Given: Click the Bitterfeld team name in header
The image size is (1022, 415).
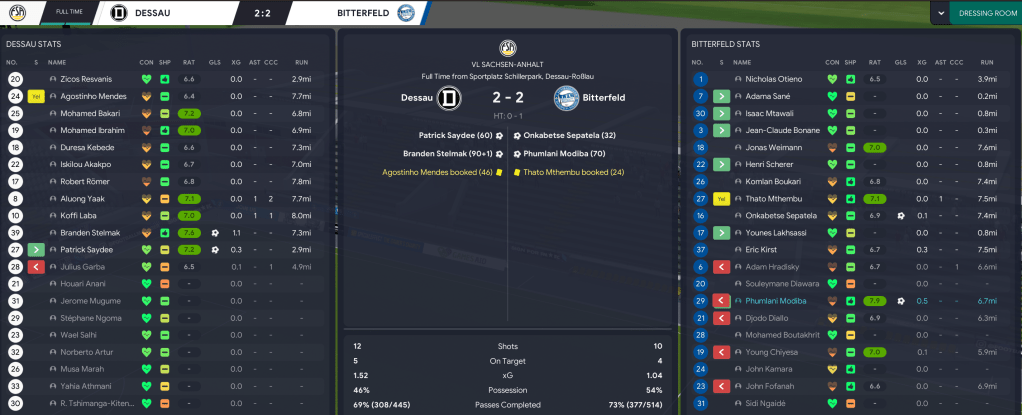Looking at the screenshot, I should pyautogui.click(x=338, y=13).
